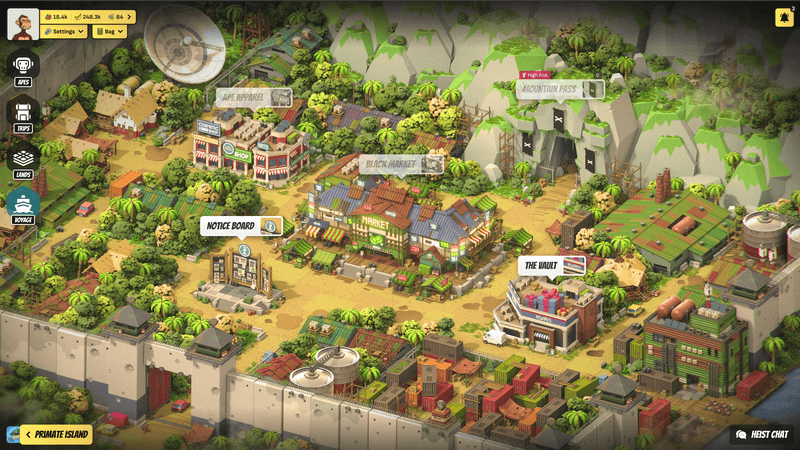
Task: Go back to Primate Island
Action: [x=56, y=434]
